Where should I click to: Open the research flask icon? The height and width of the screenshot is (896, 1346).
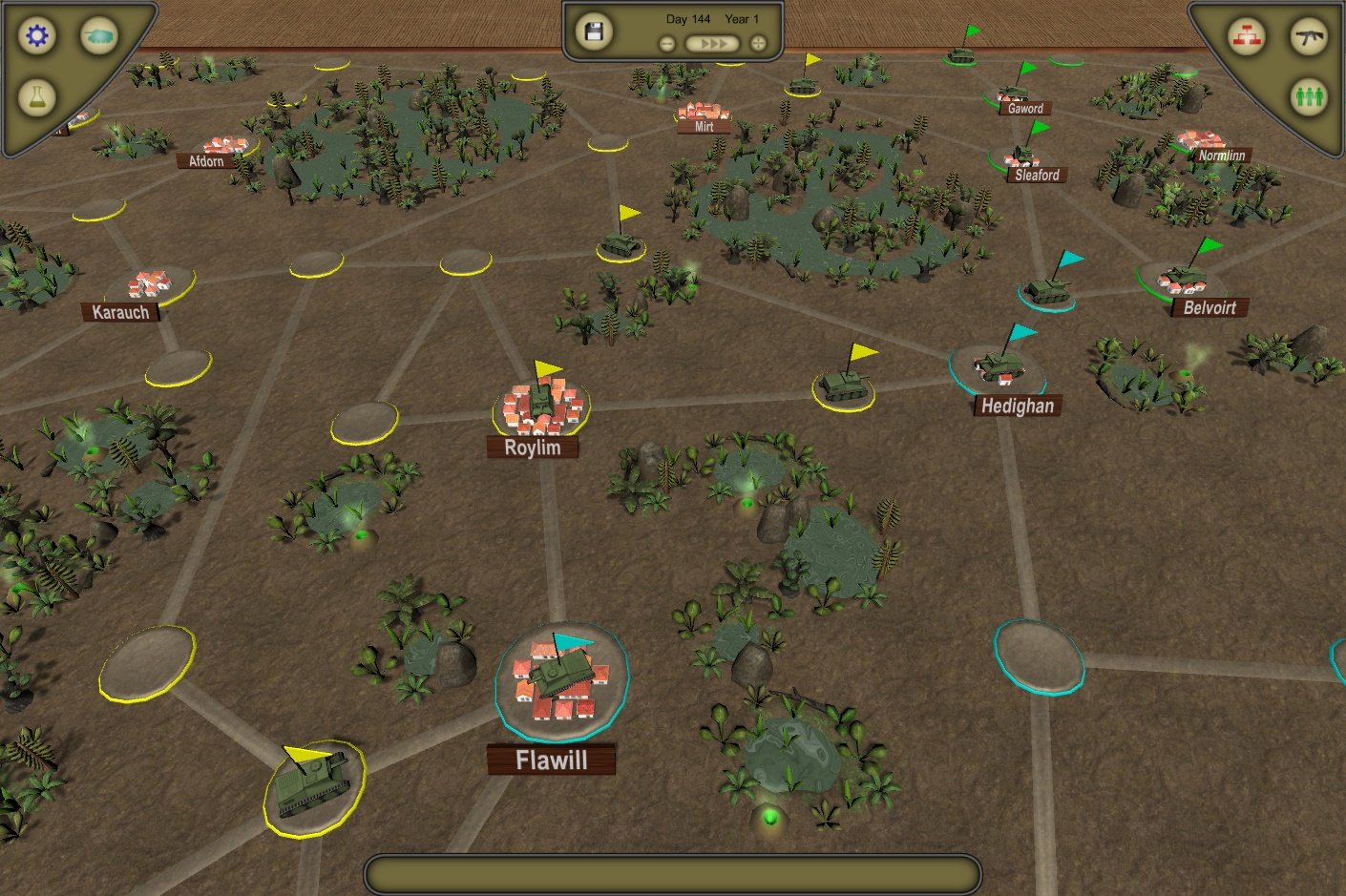tap(36, 95)
